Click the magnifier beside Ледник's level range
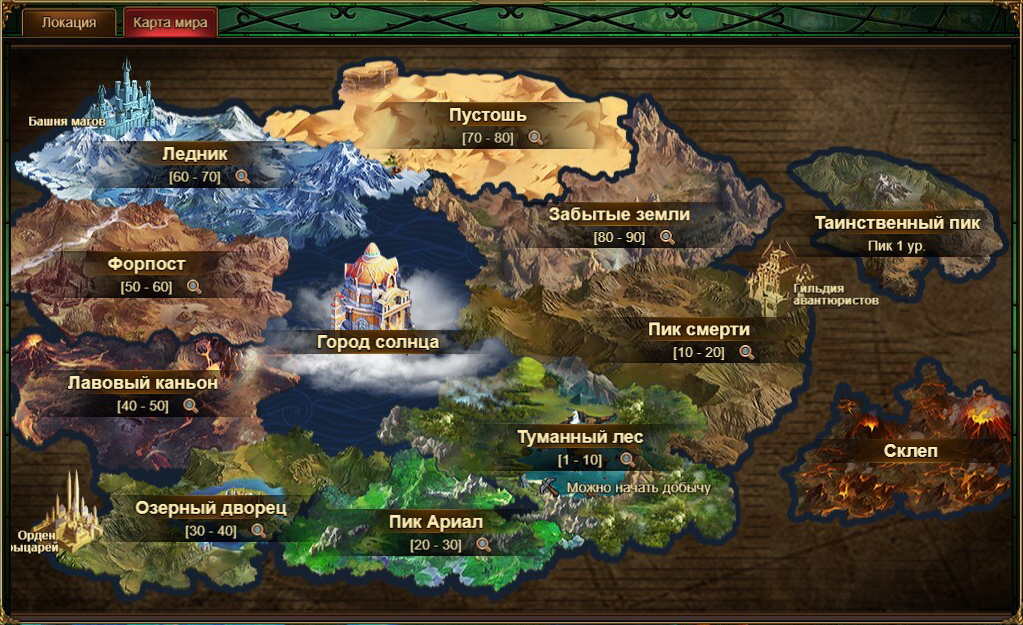The height and width of the screenshot is (625, 1023). (x=241, y=177)
